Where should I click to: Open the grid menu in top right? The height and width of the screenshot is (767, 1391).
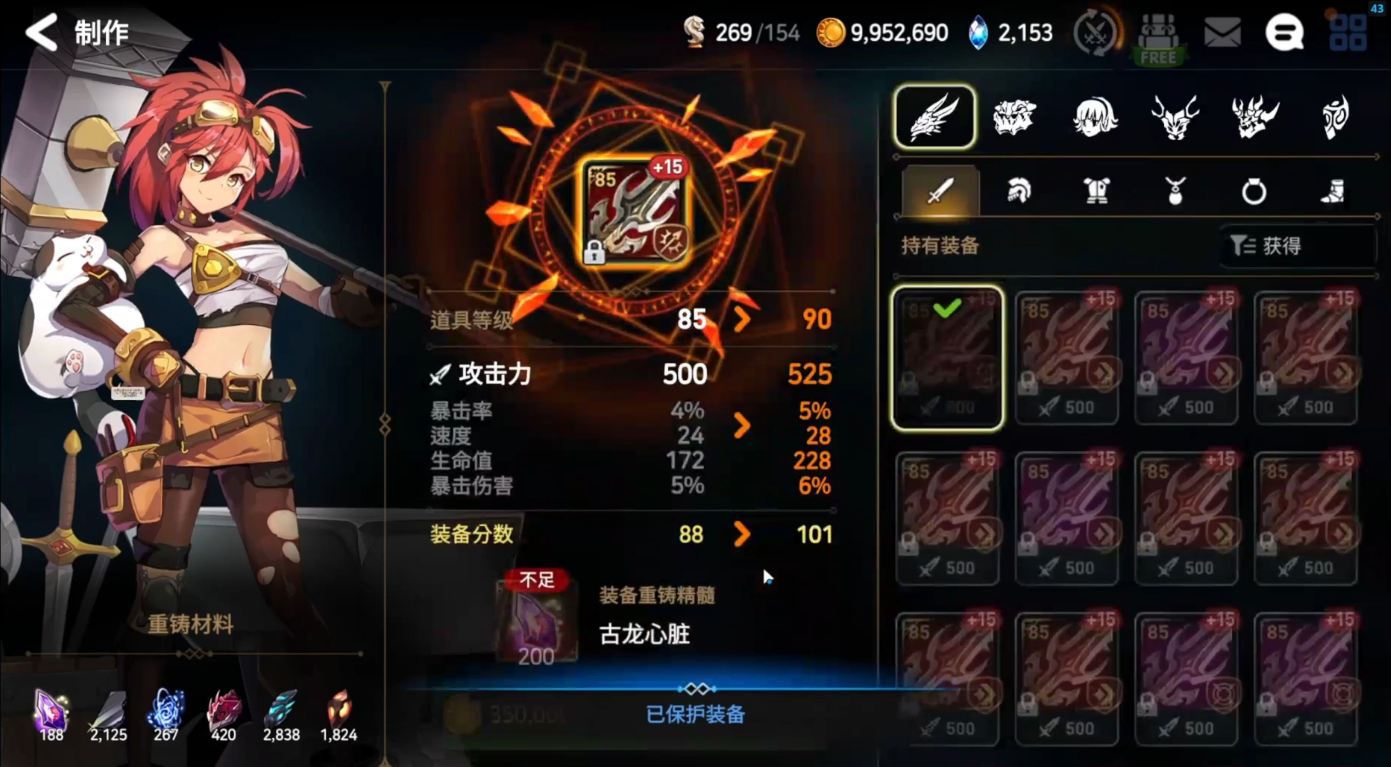click(x=1347, y=31)
